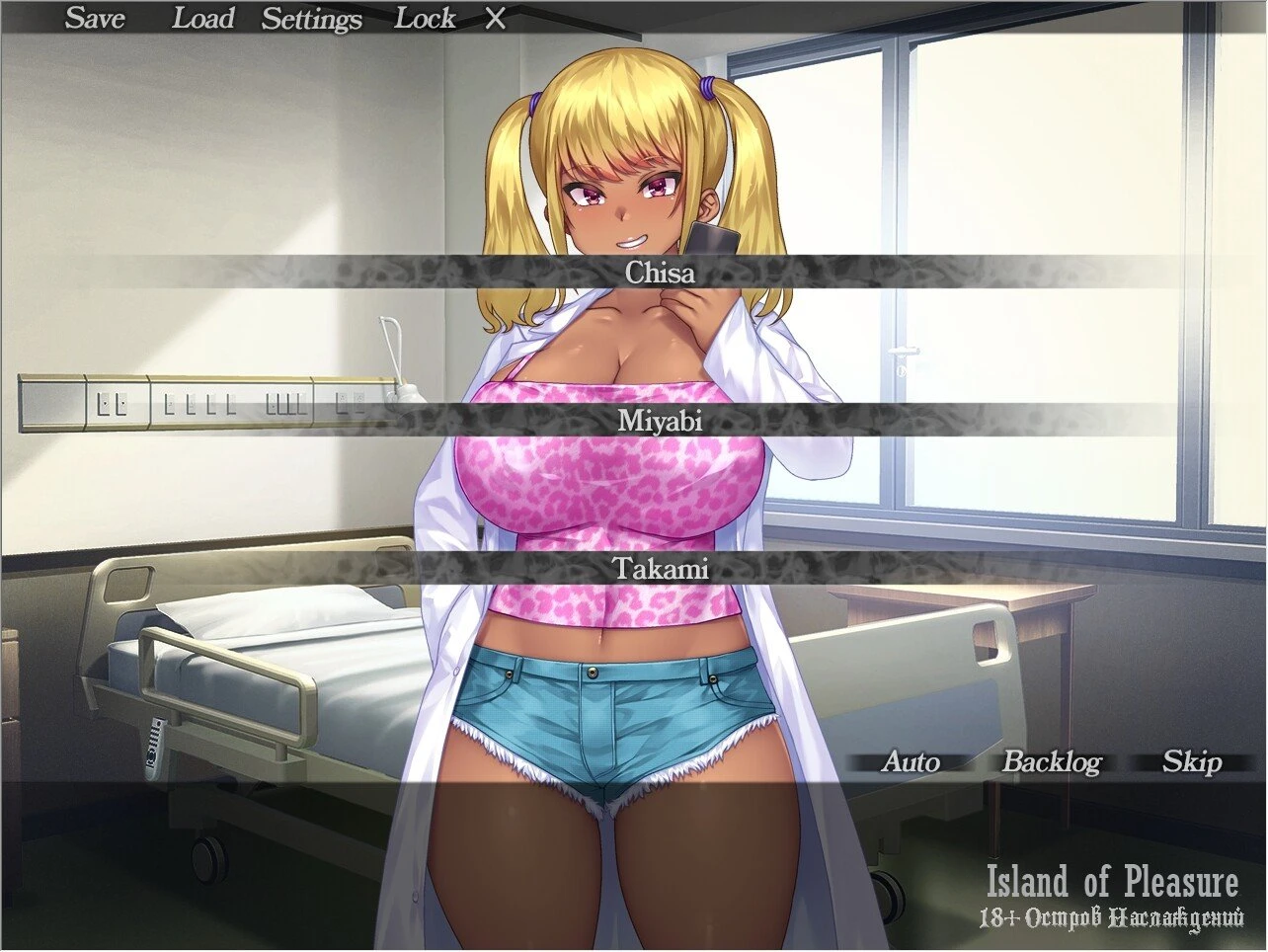The width and height of the screenshot is (1268, 952).
Task: Close the top menu bar with X
Action: [496, 19]
